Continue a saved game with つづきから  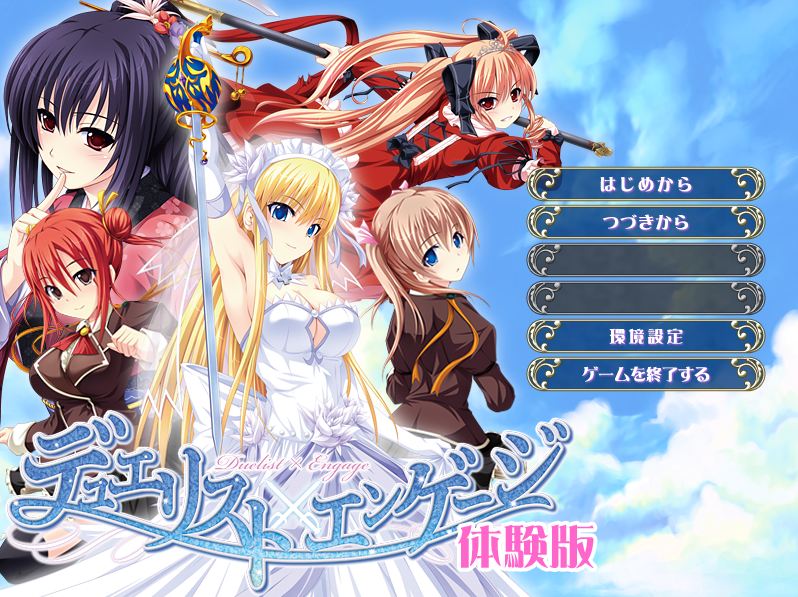(645, 222)
